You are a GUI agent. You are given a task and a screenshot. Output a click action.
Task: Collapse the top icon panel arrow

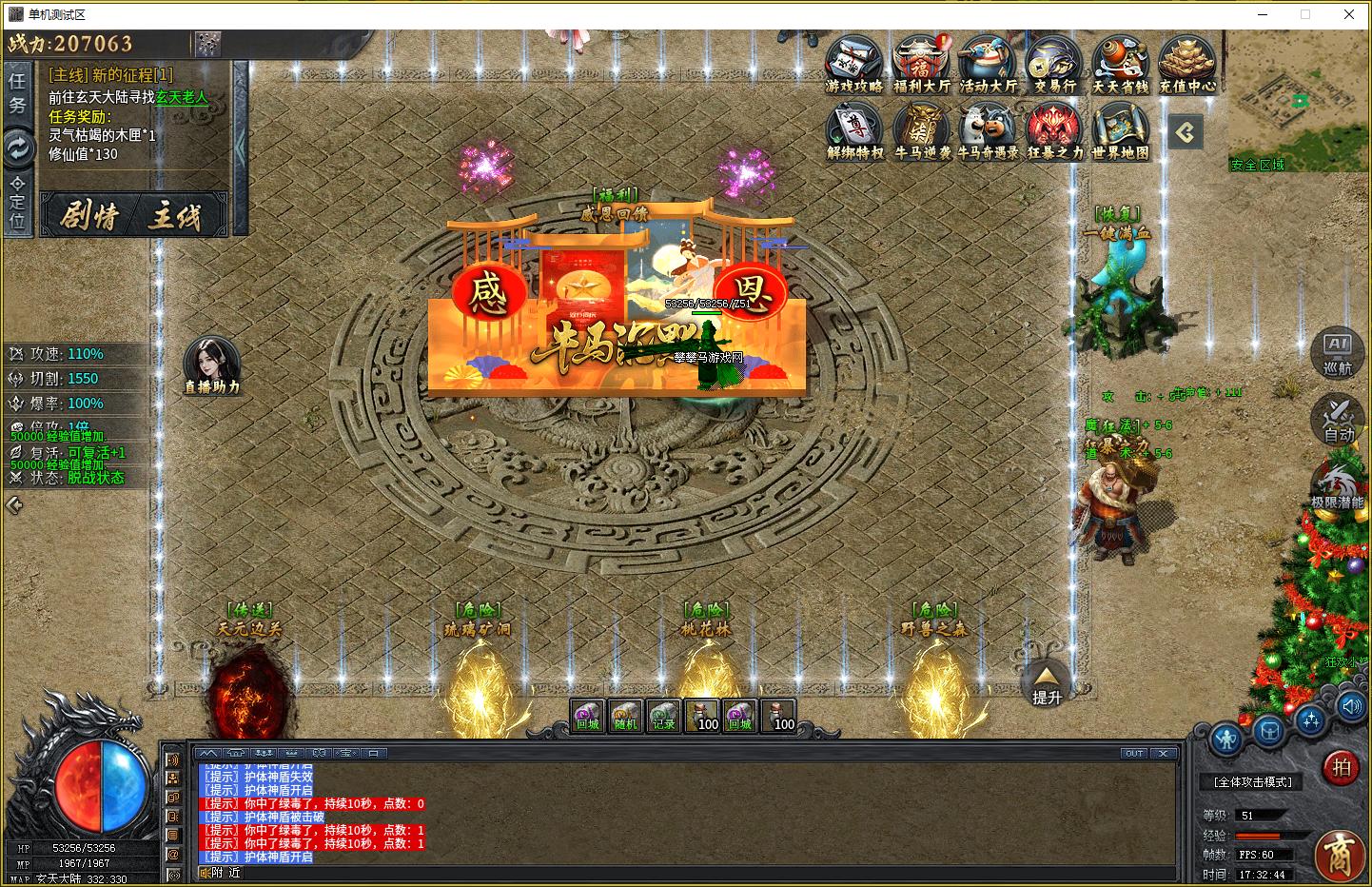tap(1185, 132)
